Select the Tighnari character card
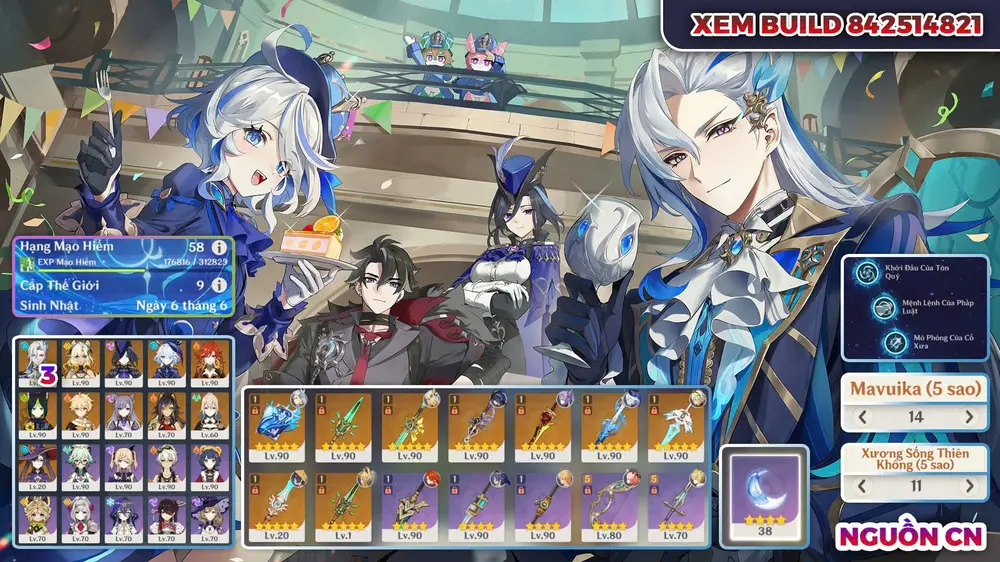 click(37, 415)
